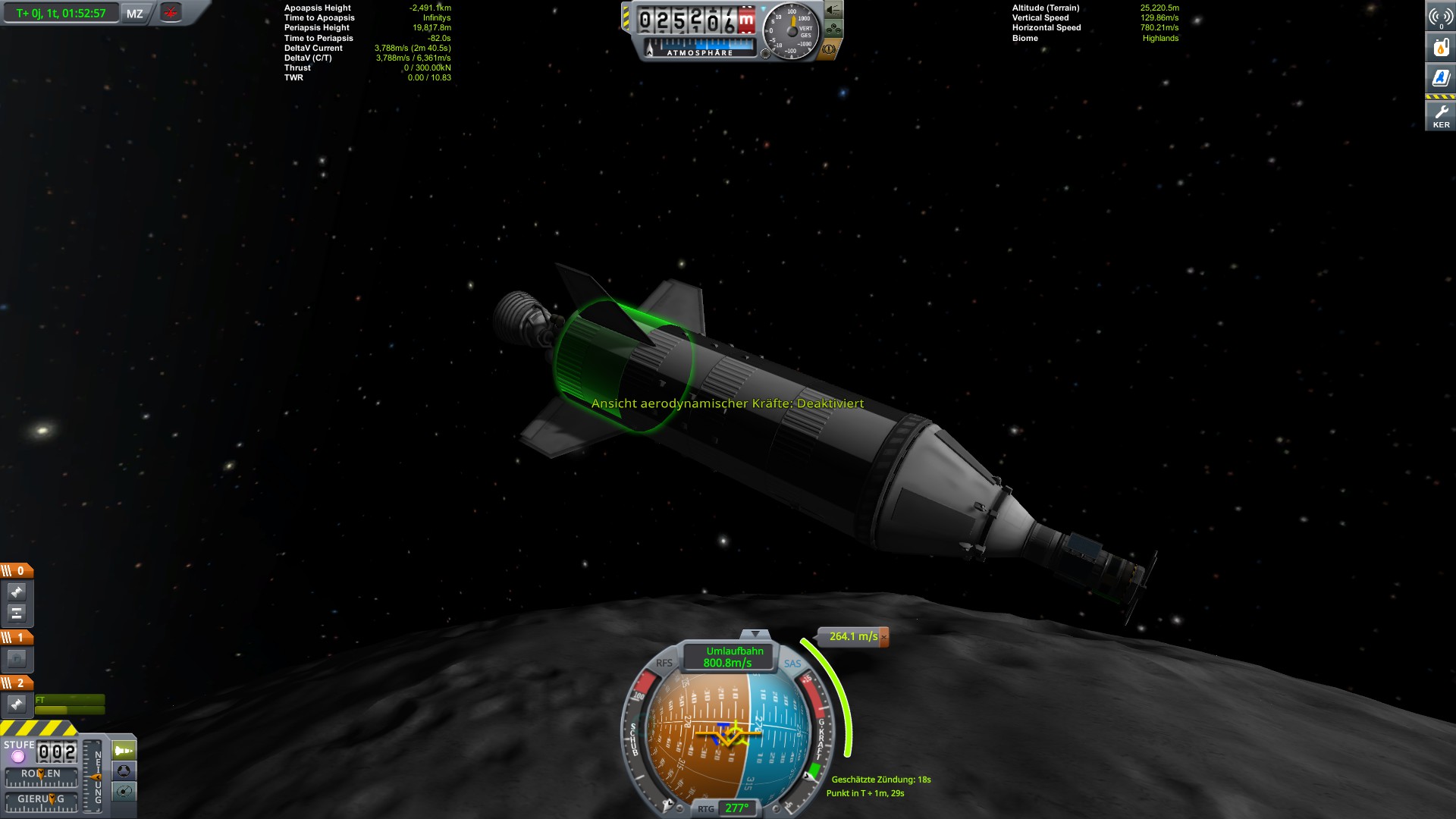
Task: Toggle RCS on the navball
Action: 664,663
